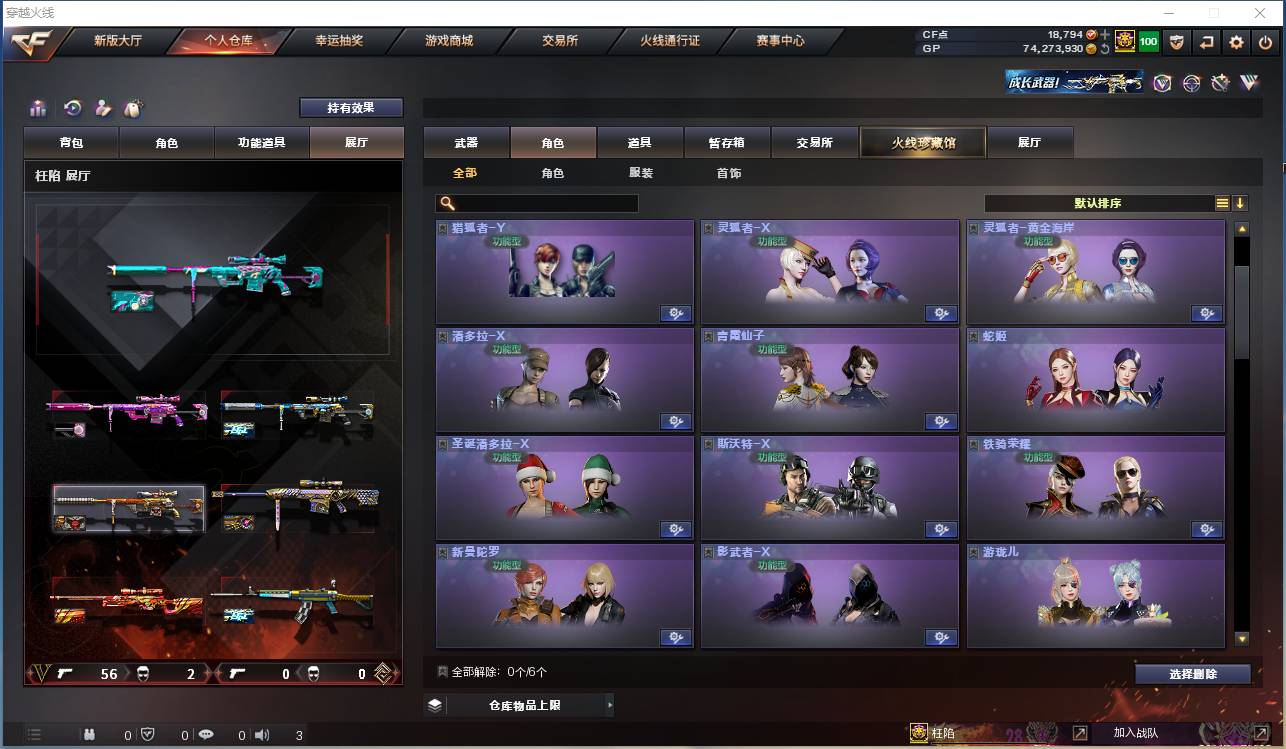
Task: Click the statistics bar-chart icon above the backpack tabs
Action: coord(39,107)
